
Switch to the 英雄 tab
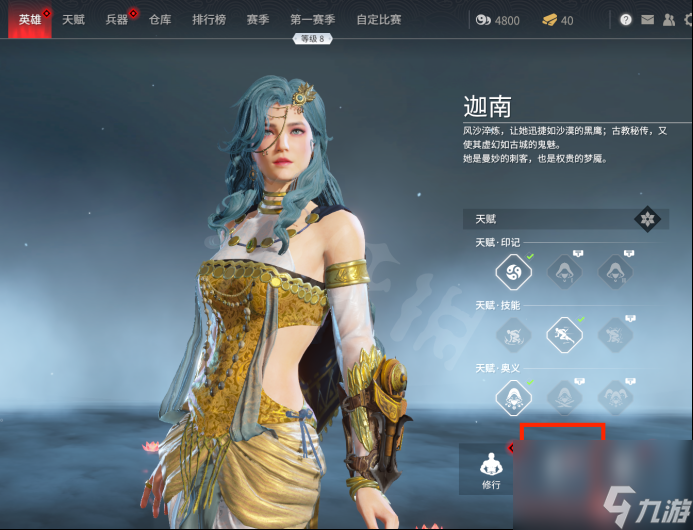coord(30,19)
